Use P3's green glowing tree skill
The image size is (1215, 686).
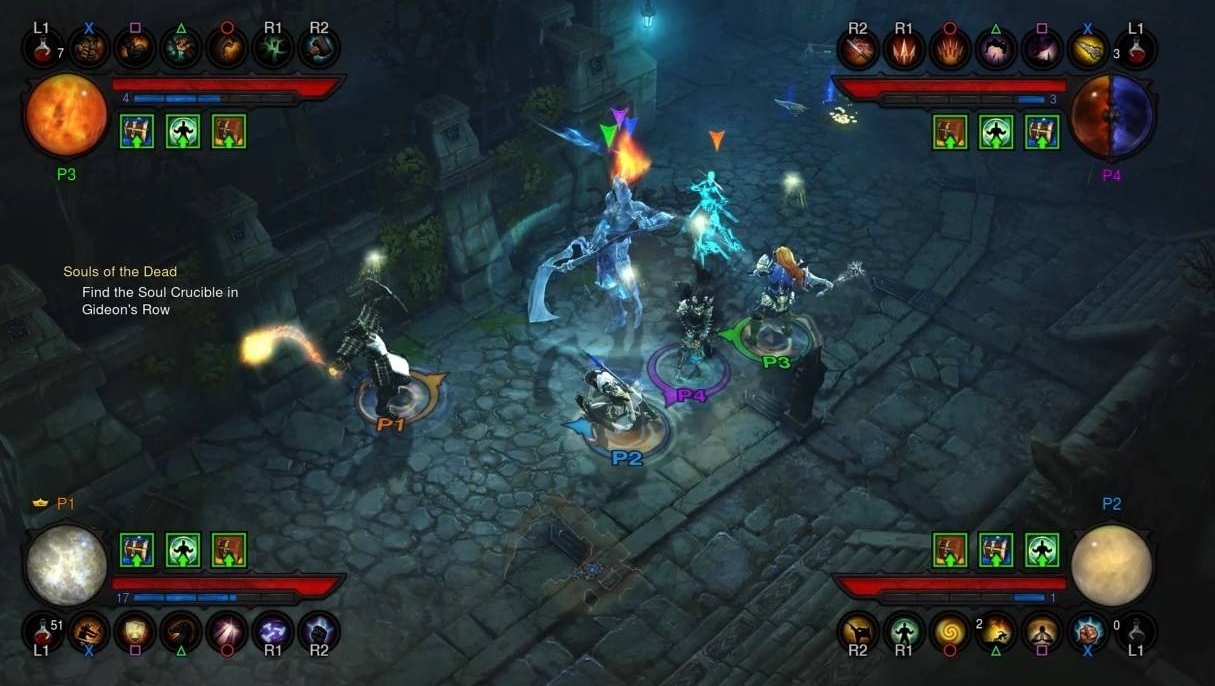pos(273,48)
